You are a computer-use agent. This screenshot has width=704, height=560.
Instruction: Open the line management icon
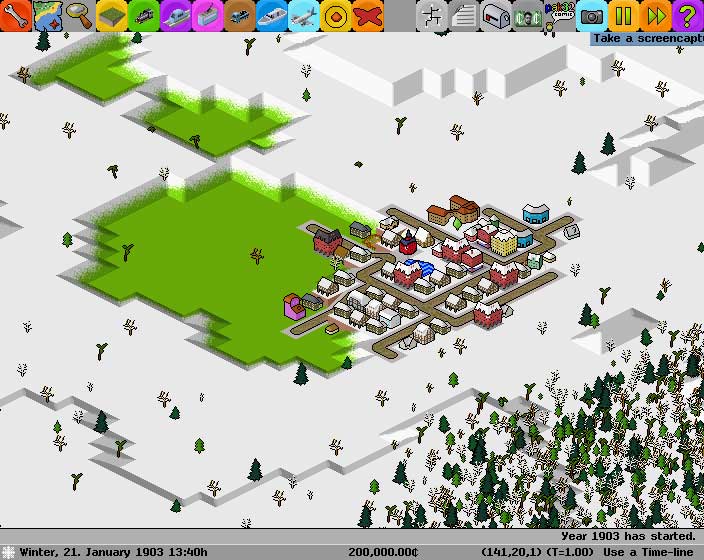(432, 15)
